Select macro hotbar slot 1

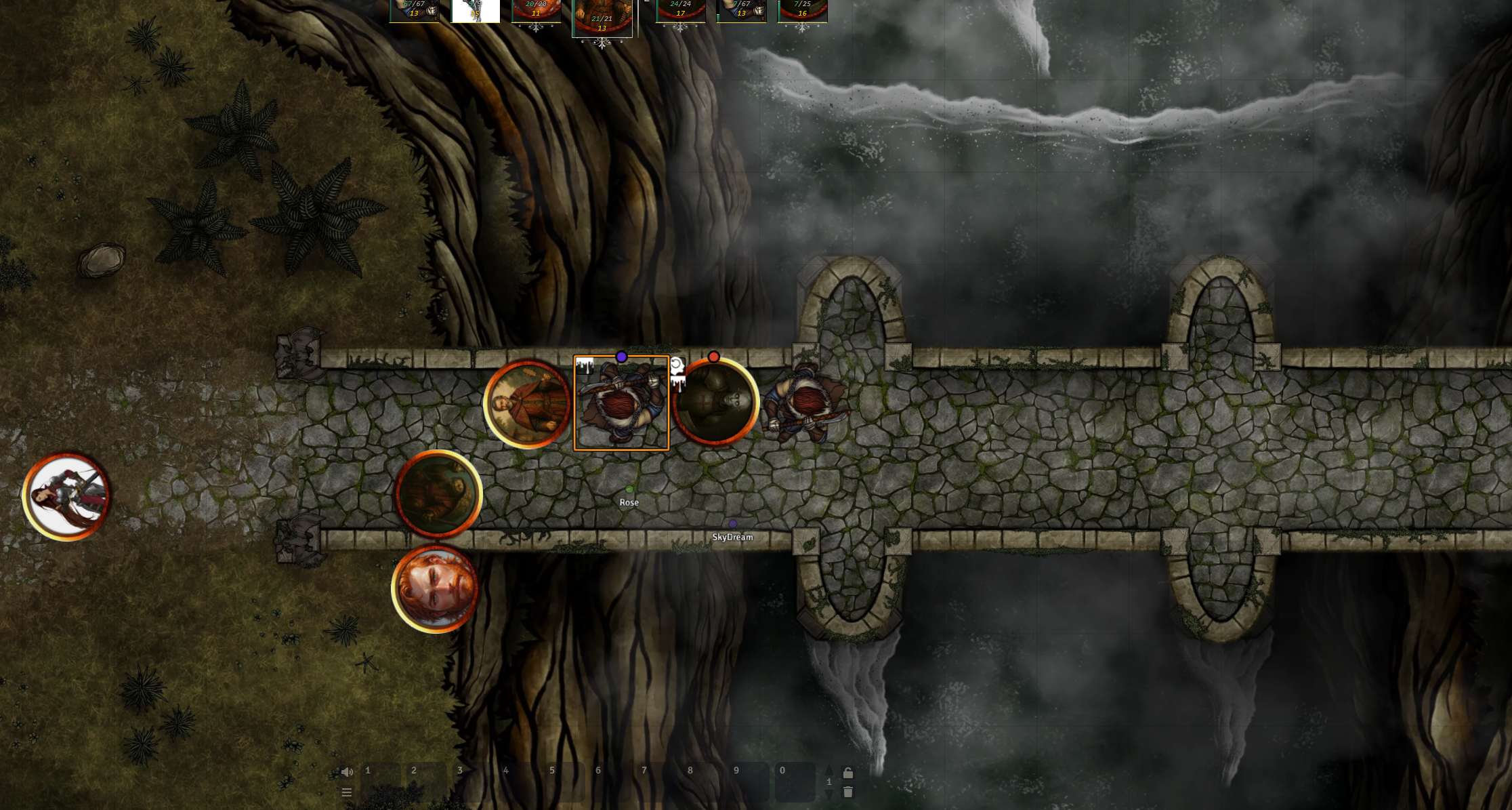[381, 782]
